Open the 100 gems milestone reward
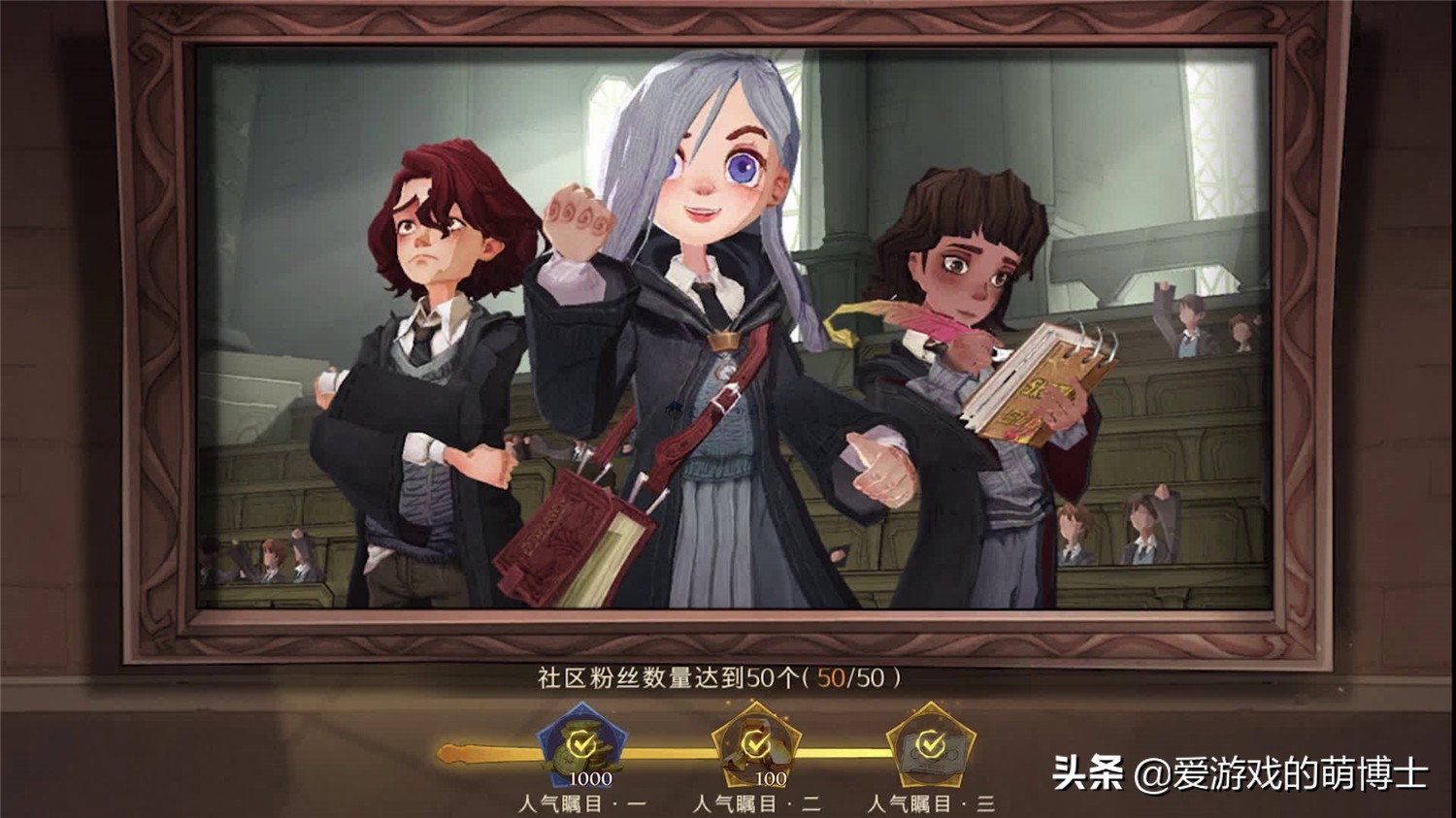Image resolution: width=1456 pixels, height=818 pixels. (755, 746)
